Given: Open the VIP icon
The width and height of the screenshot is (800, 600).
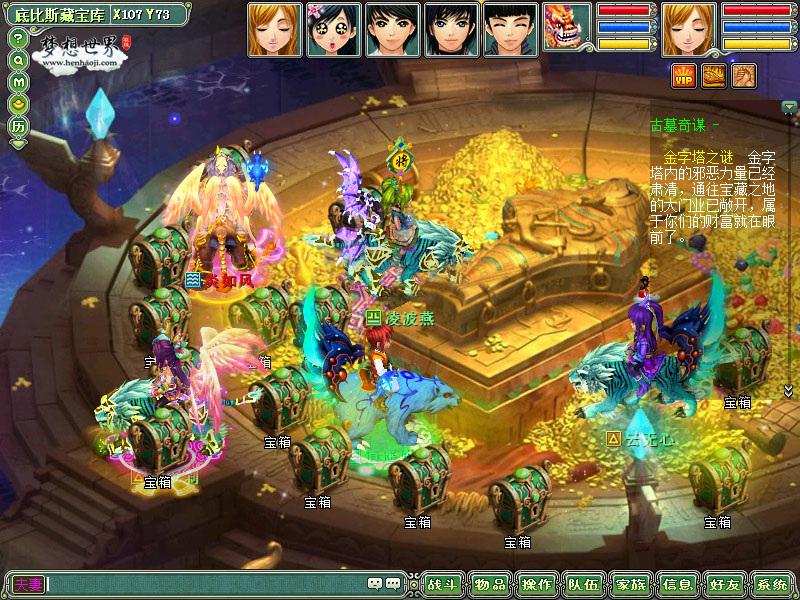Looking at the screenshot, I should (x=684, y=75).
